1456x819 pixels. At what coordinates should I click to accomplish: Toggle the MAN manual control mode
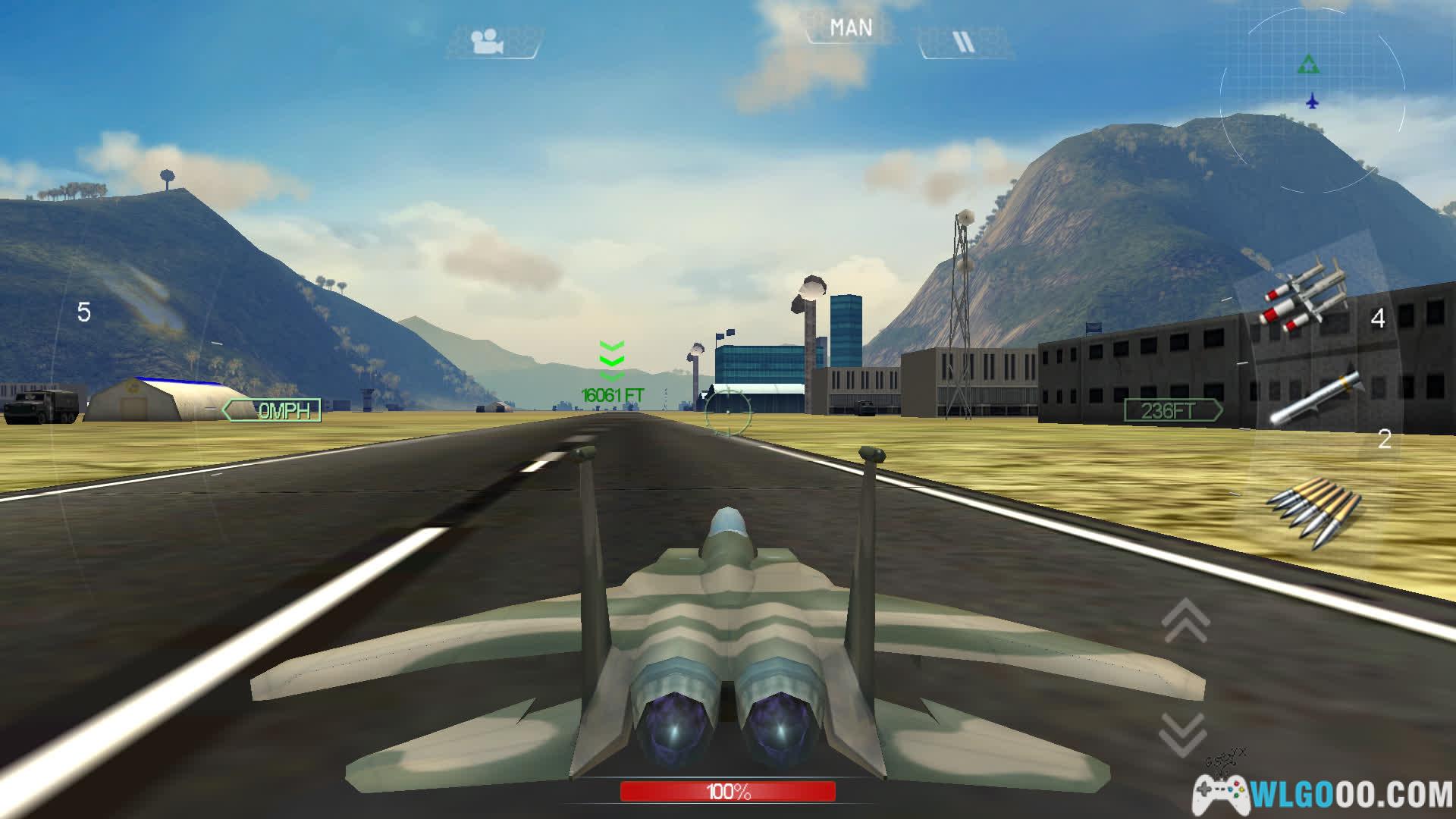tap(851, 29)
